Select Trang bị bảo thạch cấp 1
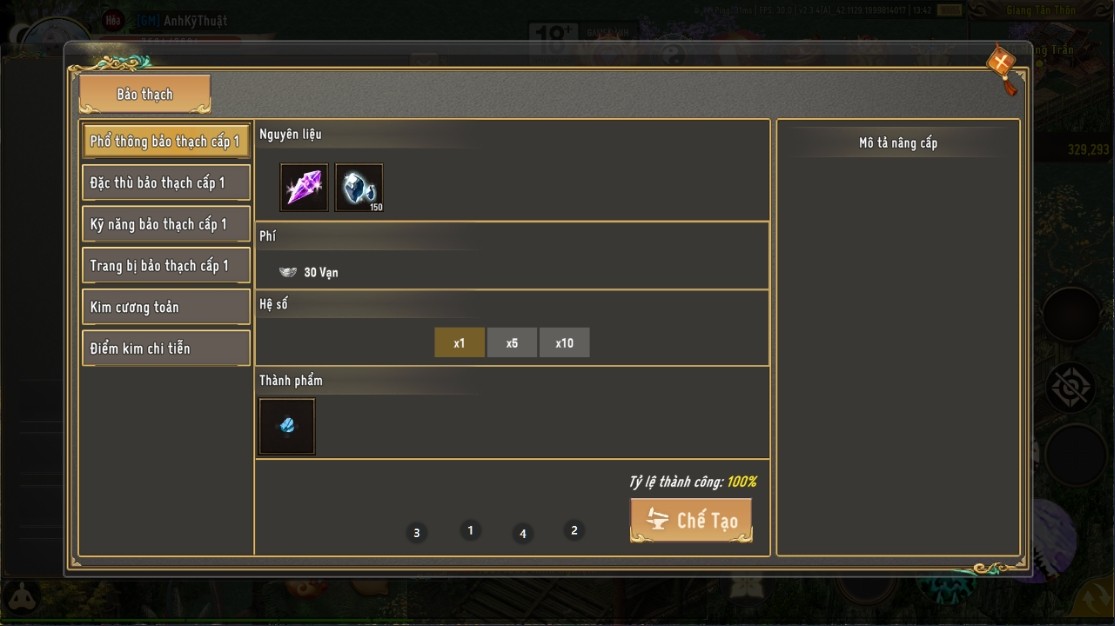The height and width of the screenshot is (626, 1115). (x=166, y=266)
